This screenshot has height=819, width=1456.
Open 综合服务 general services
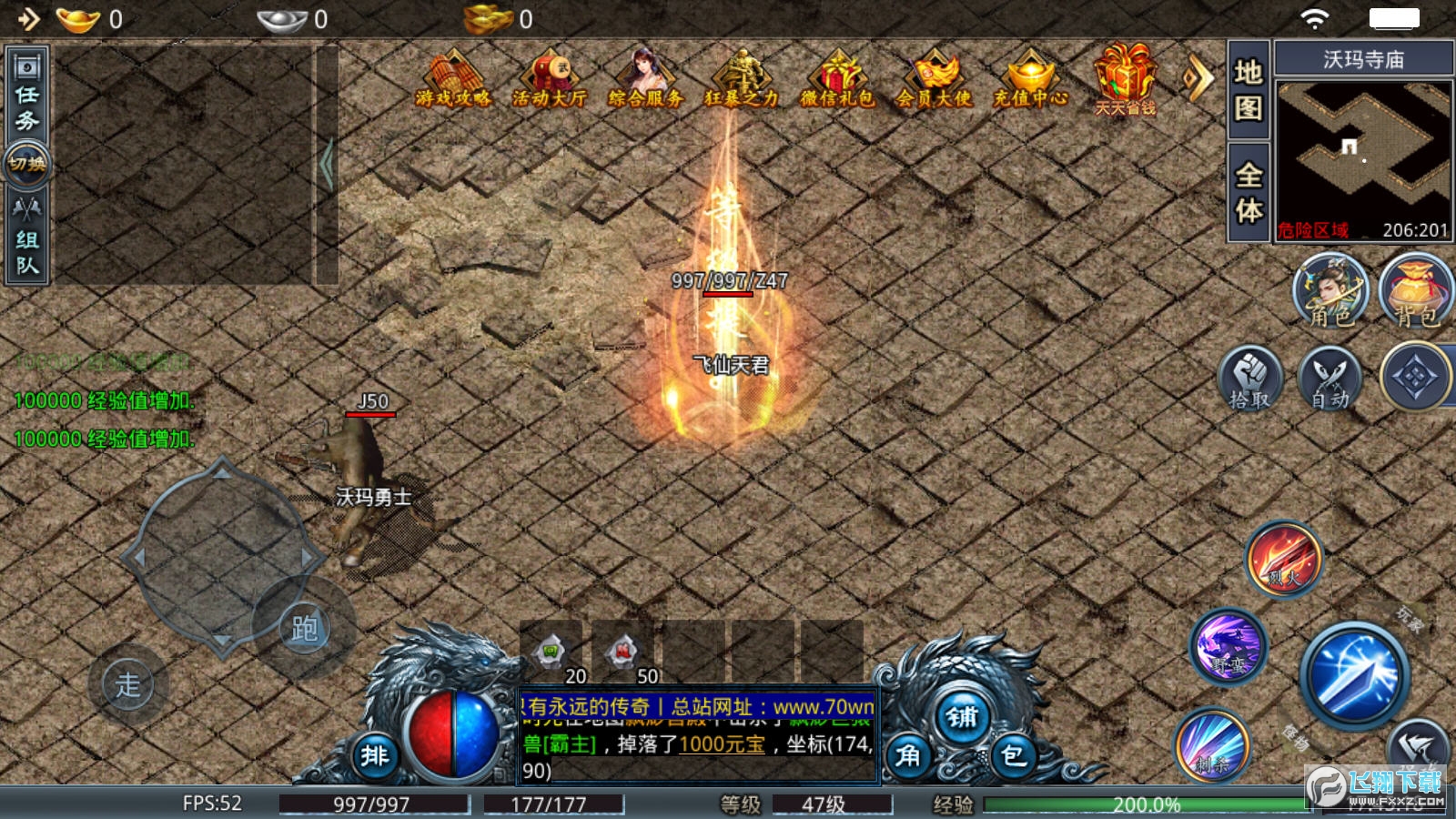[x=645, y=80]
